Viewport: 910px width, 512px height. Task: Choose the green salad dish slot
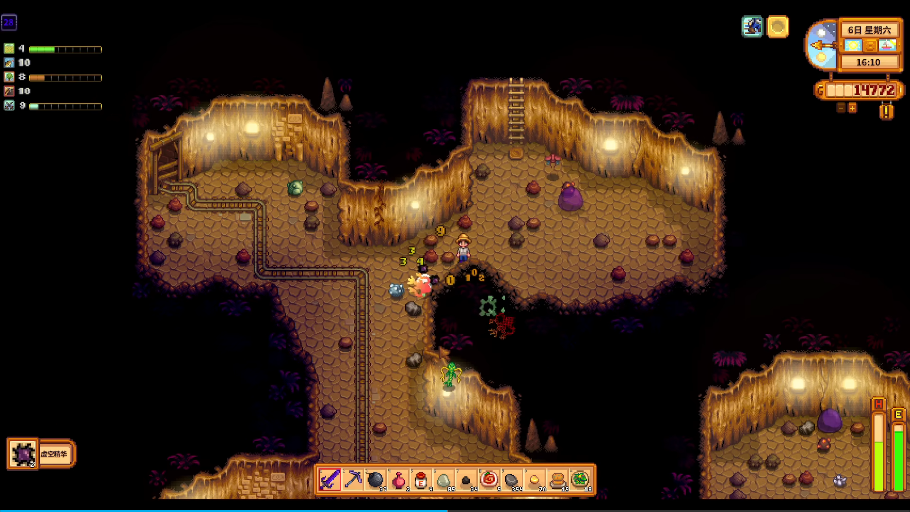pos(580,480)
